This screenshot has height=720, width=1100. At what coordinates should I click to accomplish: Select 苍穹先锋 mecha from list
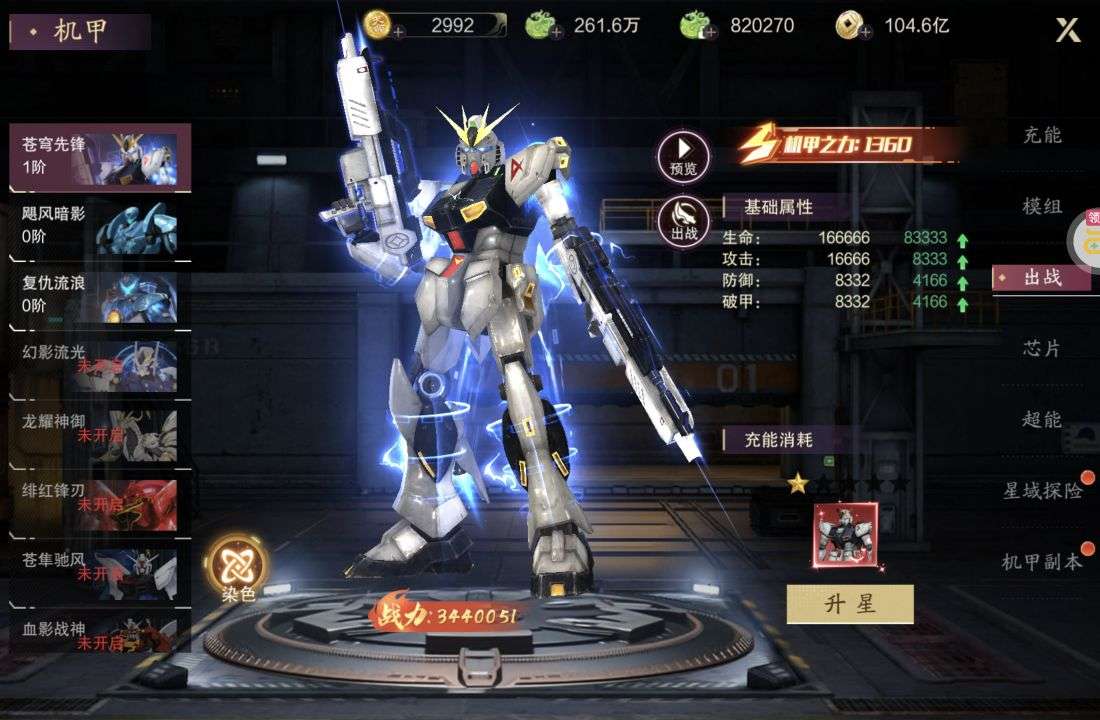(99, 157)
